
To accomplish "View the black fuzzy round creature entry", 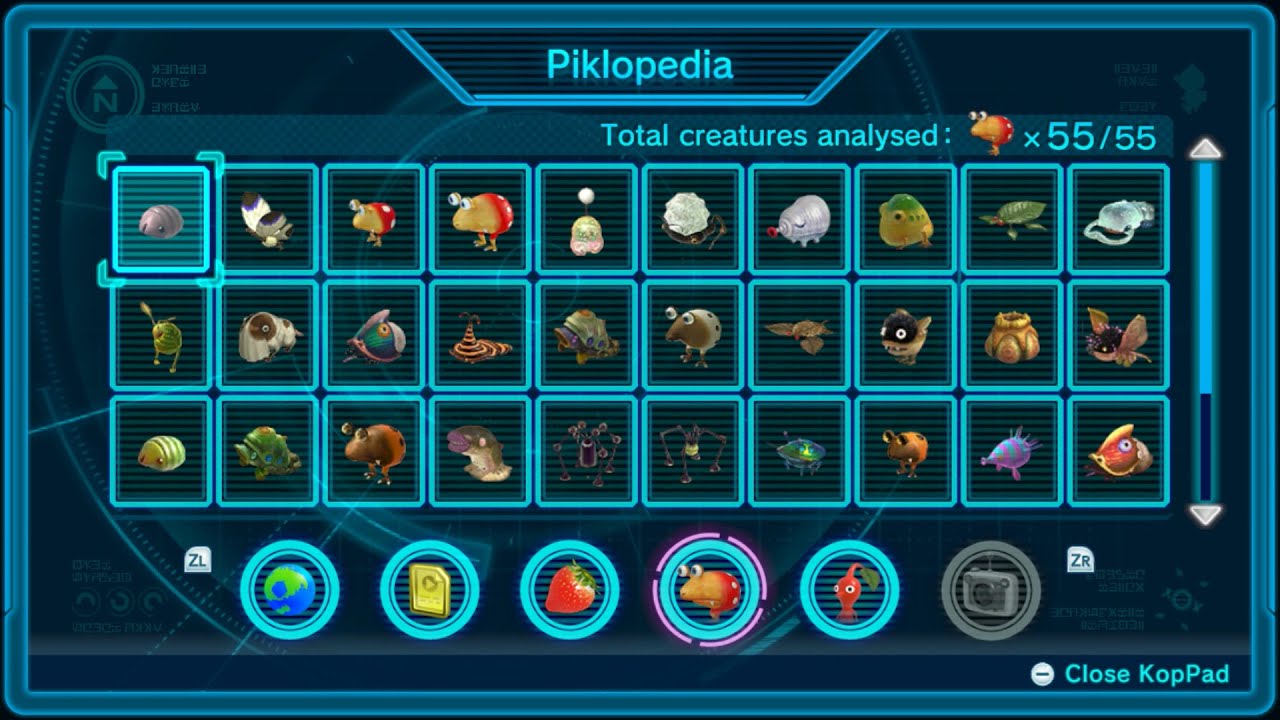I will tap(905, 336).
